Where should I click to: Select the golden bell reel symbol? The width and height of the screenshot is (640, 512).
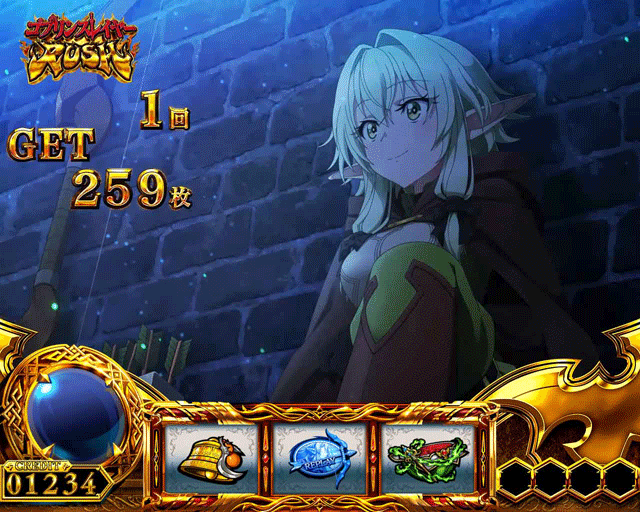tap(210, 455)
